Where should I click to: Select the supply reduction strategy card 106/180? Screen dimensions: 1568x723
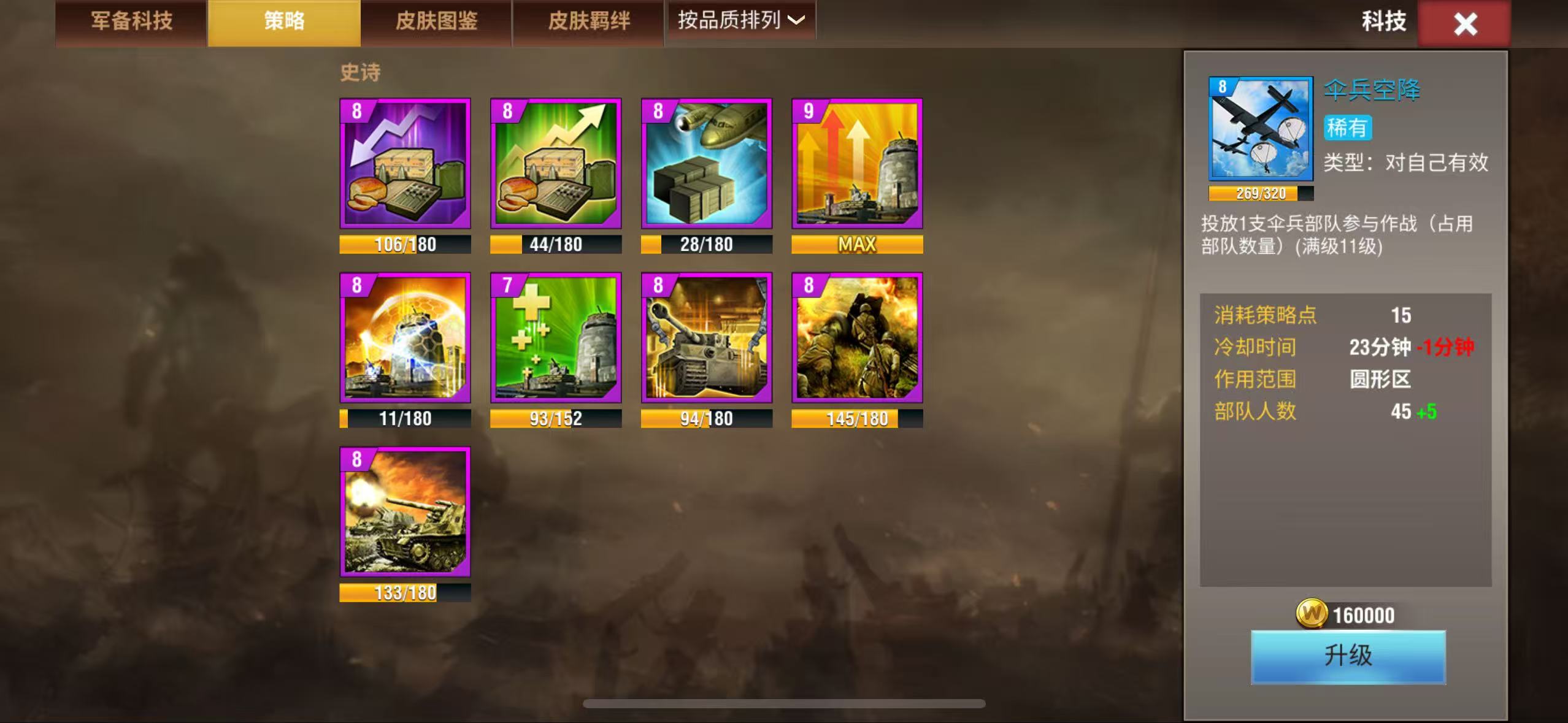point(405,166)
